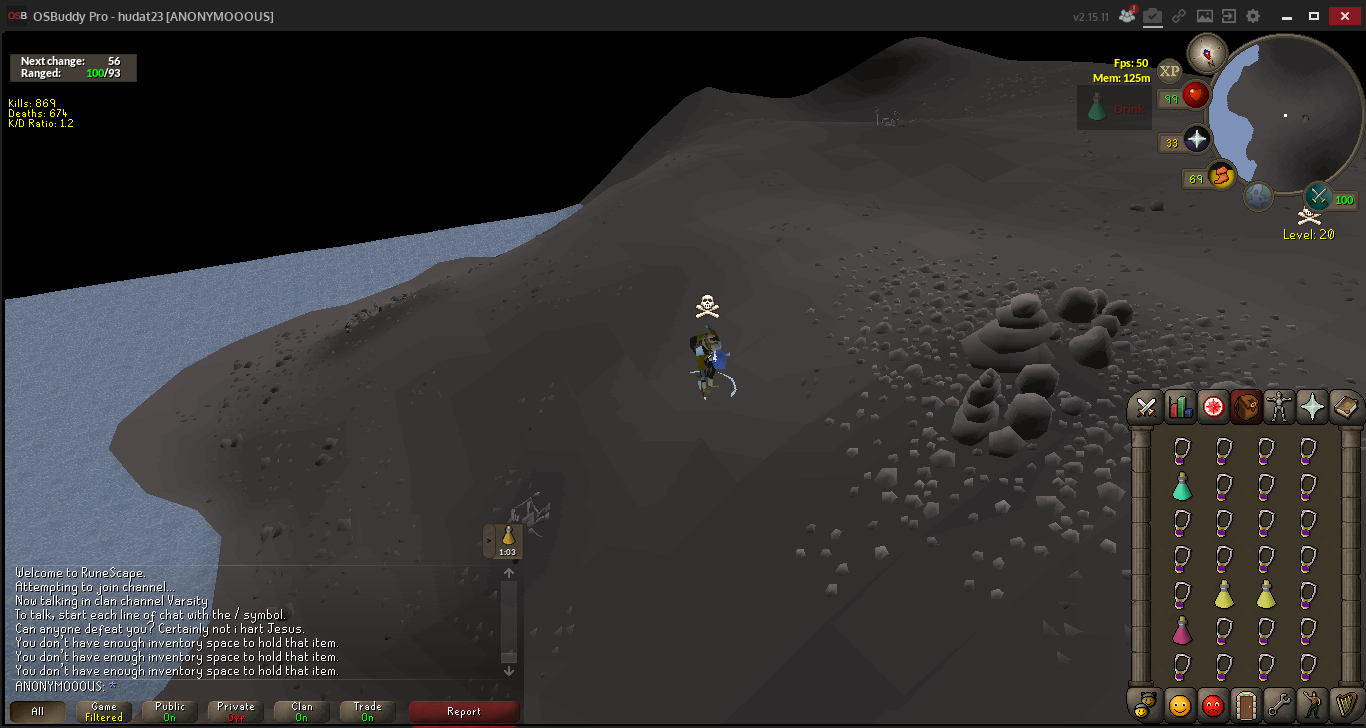
Task: Switch to the Stats tab
Action: [1180, 407]
